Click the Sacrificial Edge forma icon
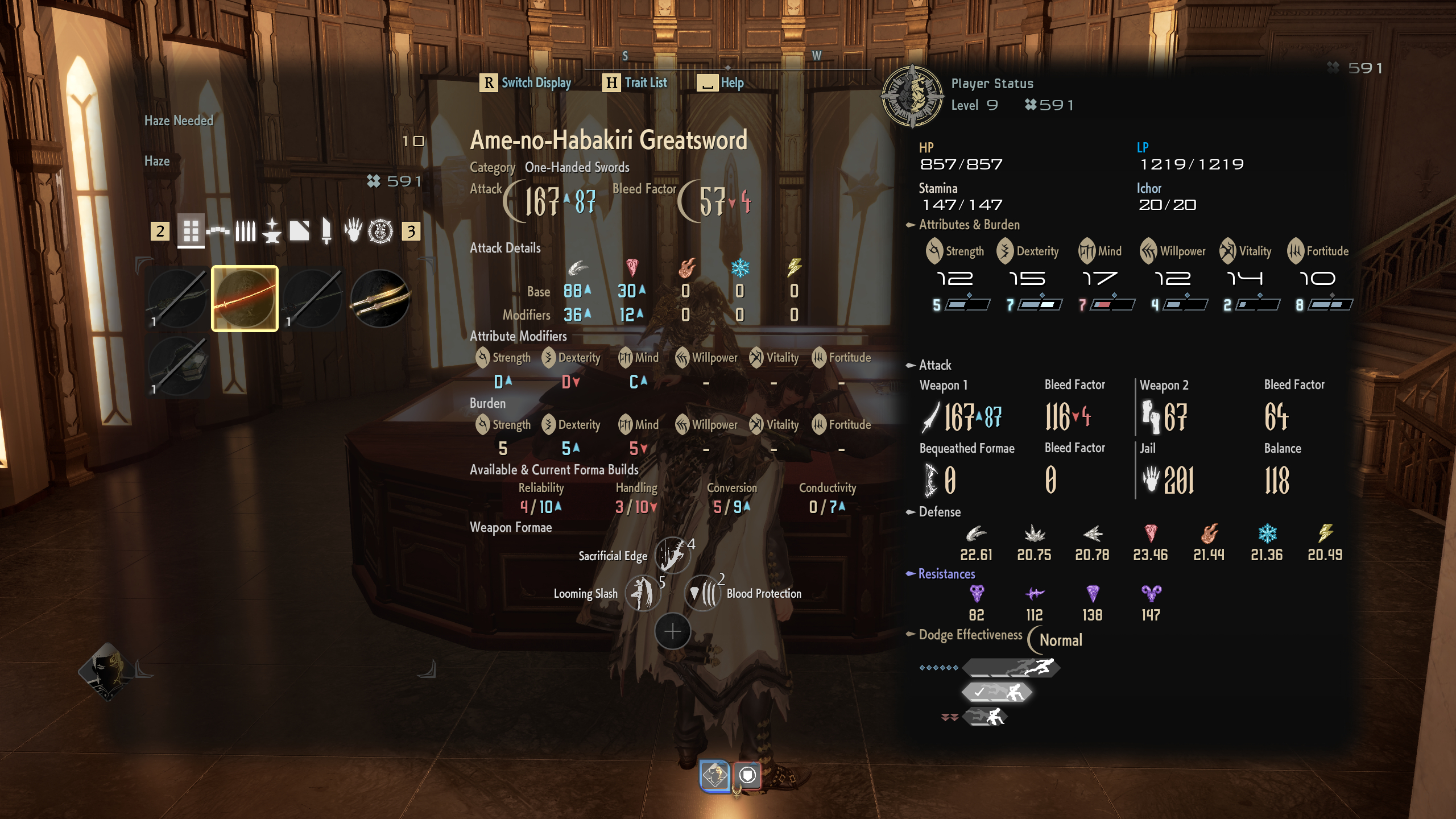The image size is (1456, 819). [x=671, y=555]
